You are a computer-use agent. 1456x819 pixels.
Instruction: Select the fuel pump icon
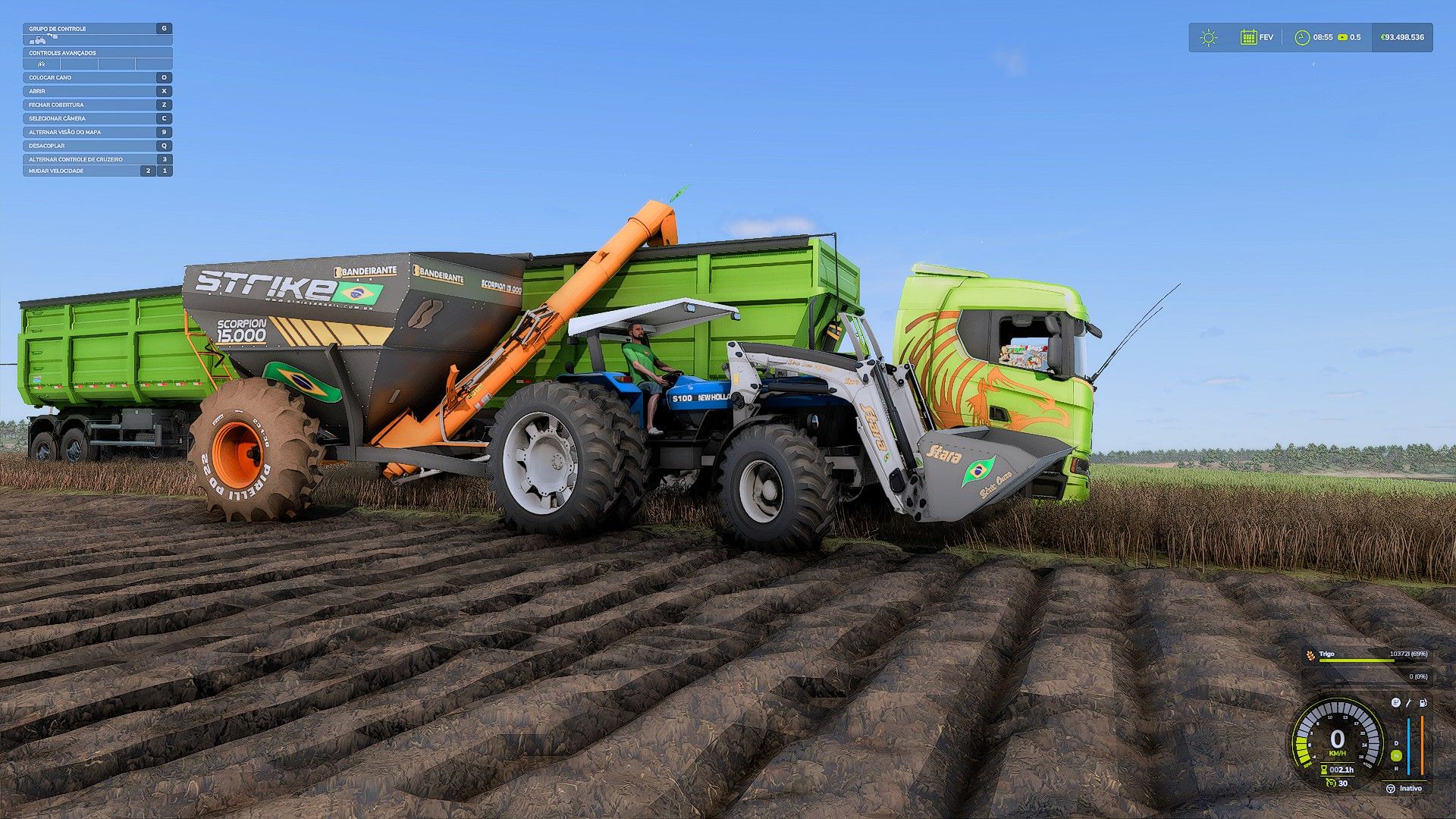click(1423, 703)
